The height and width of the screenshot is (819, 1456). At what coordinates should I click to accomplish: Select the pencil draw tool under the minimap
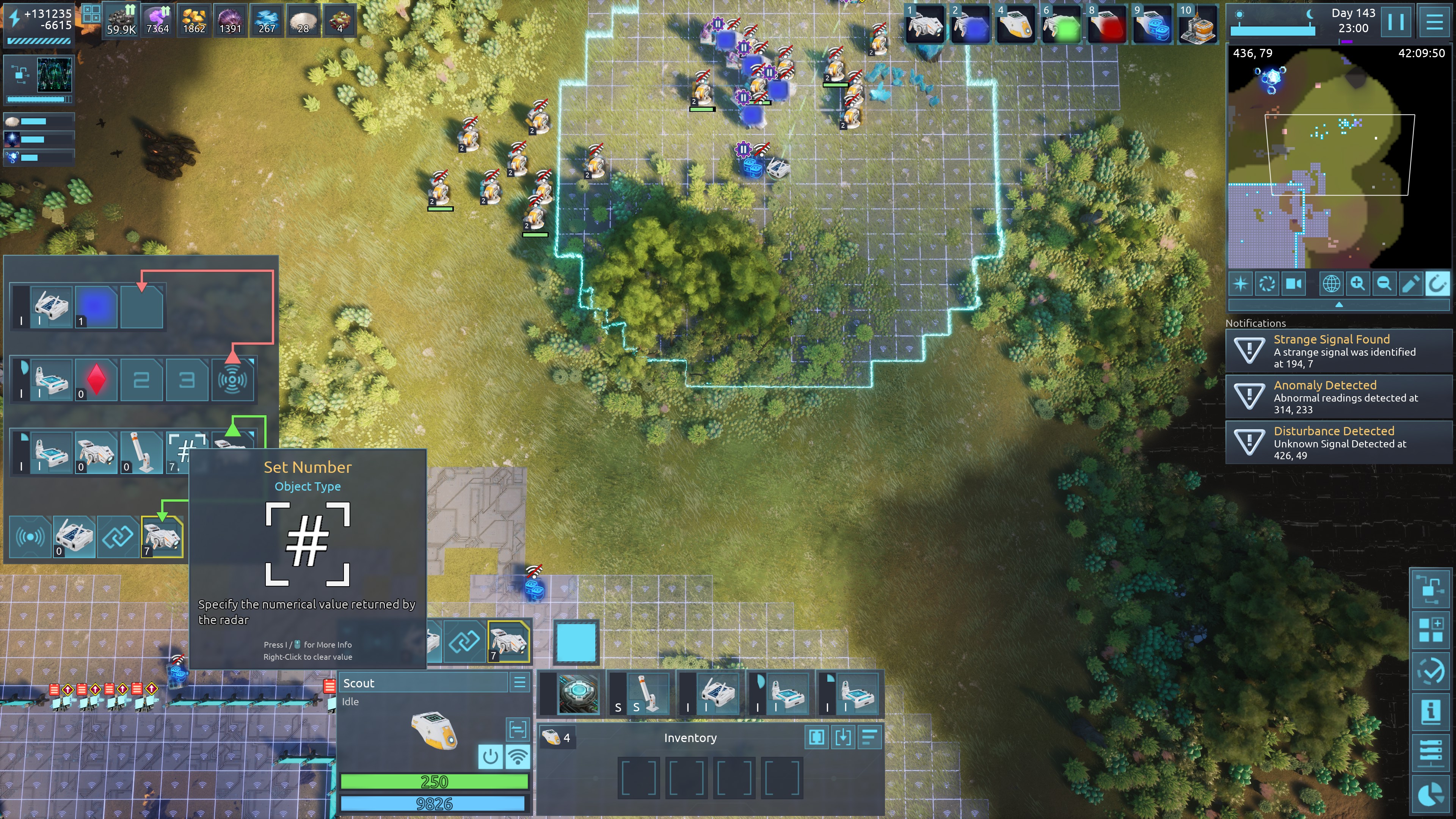coord(1410,283)
